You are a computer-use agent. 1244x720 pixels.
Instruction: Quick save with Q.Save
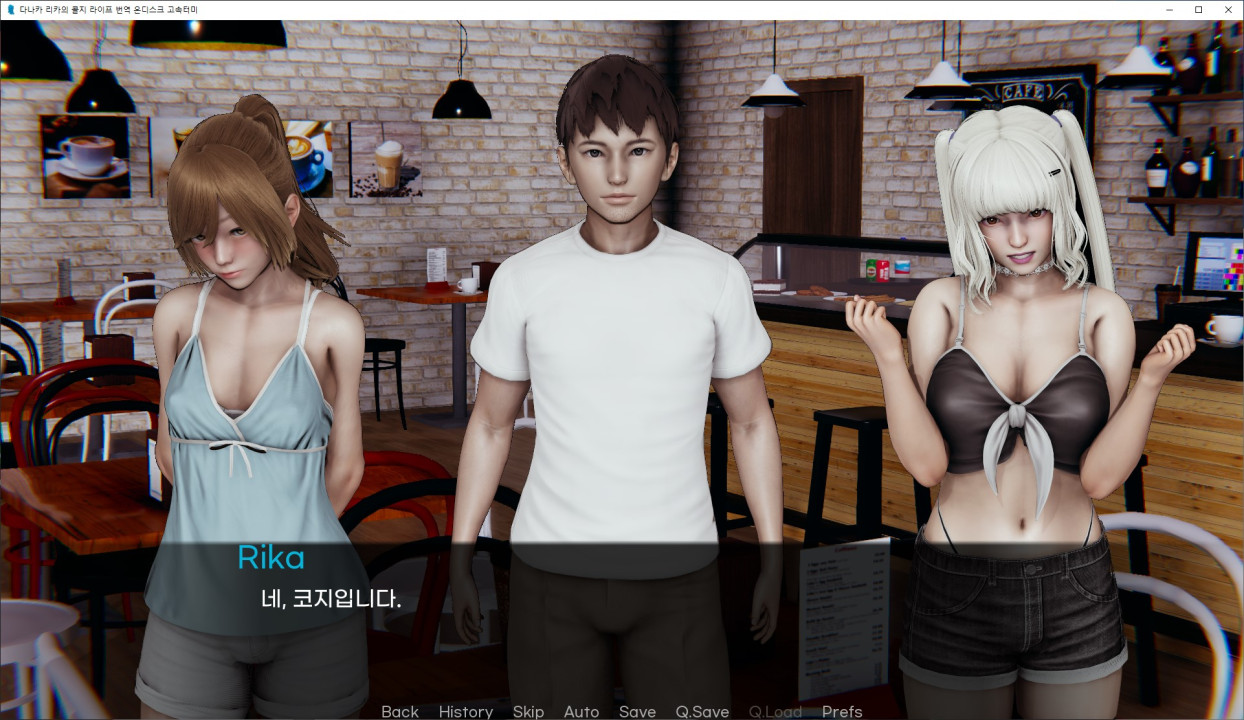point(702,711)
